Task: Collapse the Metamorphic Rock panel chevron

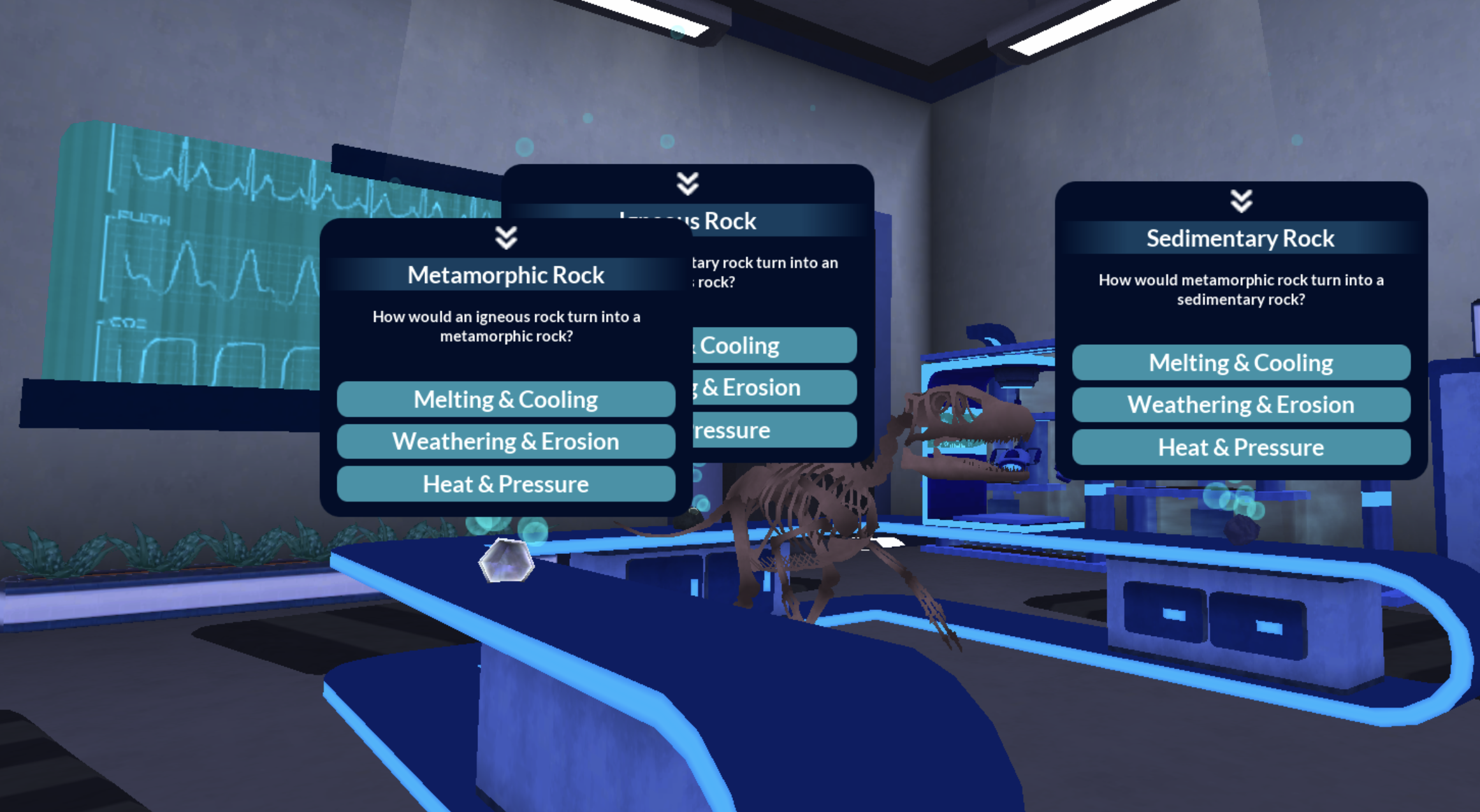Action: click(506, 238)
